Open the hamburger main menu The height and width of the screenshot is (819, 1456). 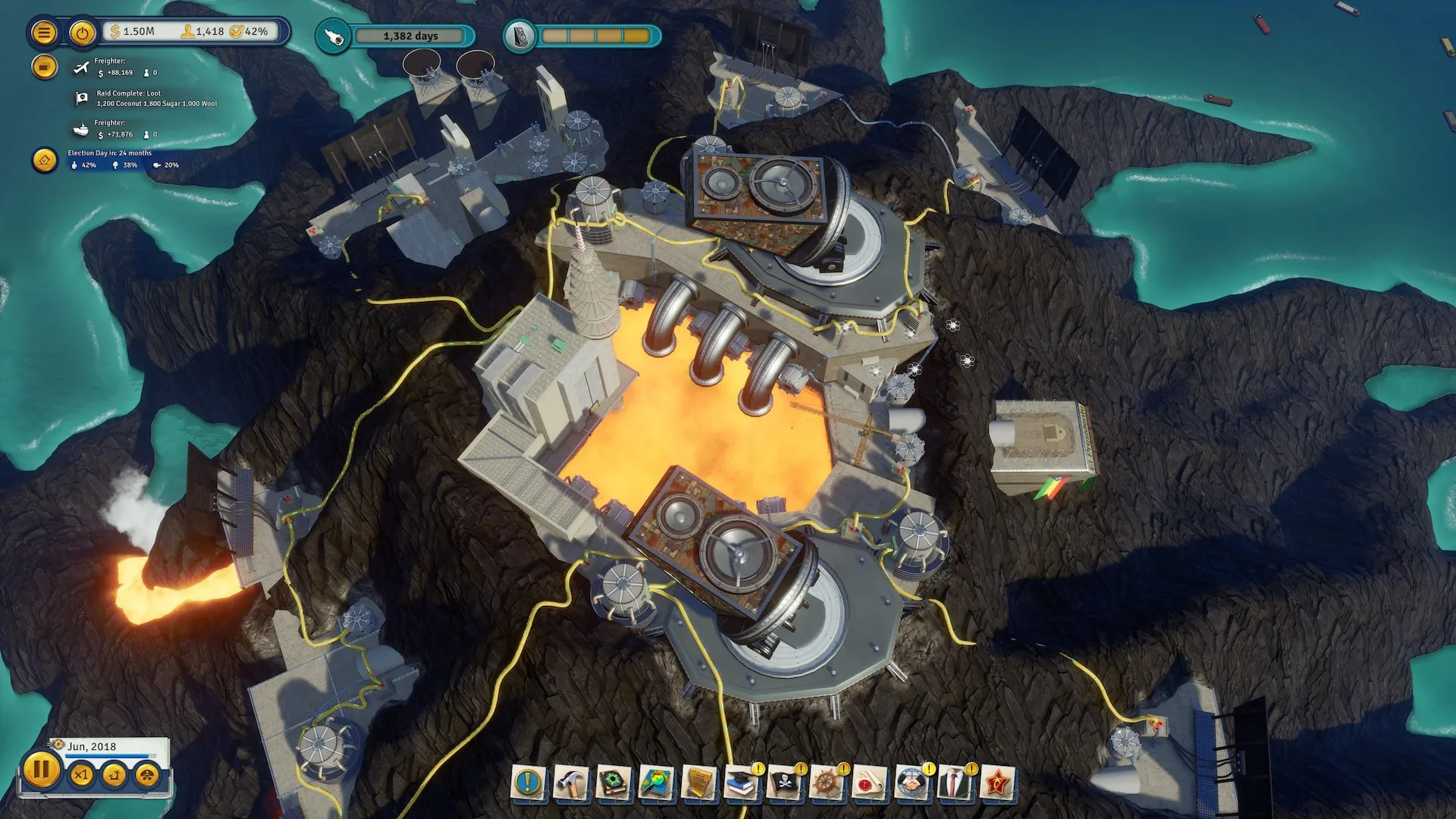pyautogui.click(x=44, y=33)
